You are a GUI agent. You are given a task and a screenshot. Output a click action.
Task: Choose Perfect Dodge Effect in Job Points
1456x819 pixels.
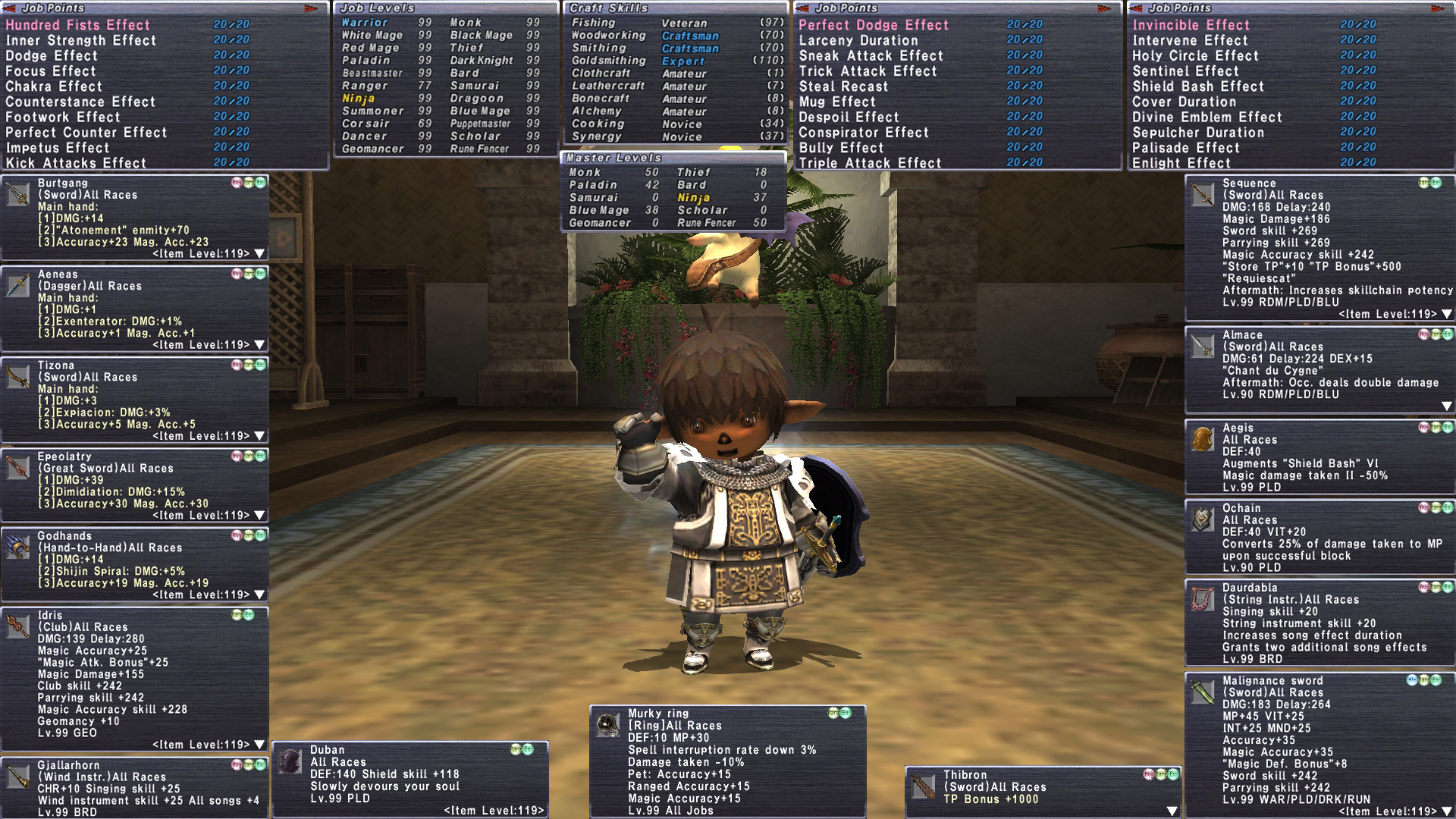point(873,25)
